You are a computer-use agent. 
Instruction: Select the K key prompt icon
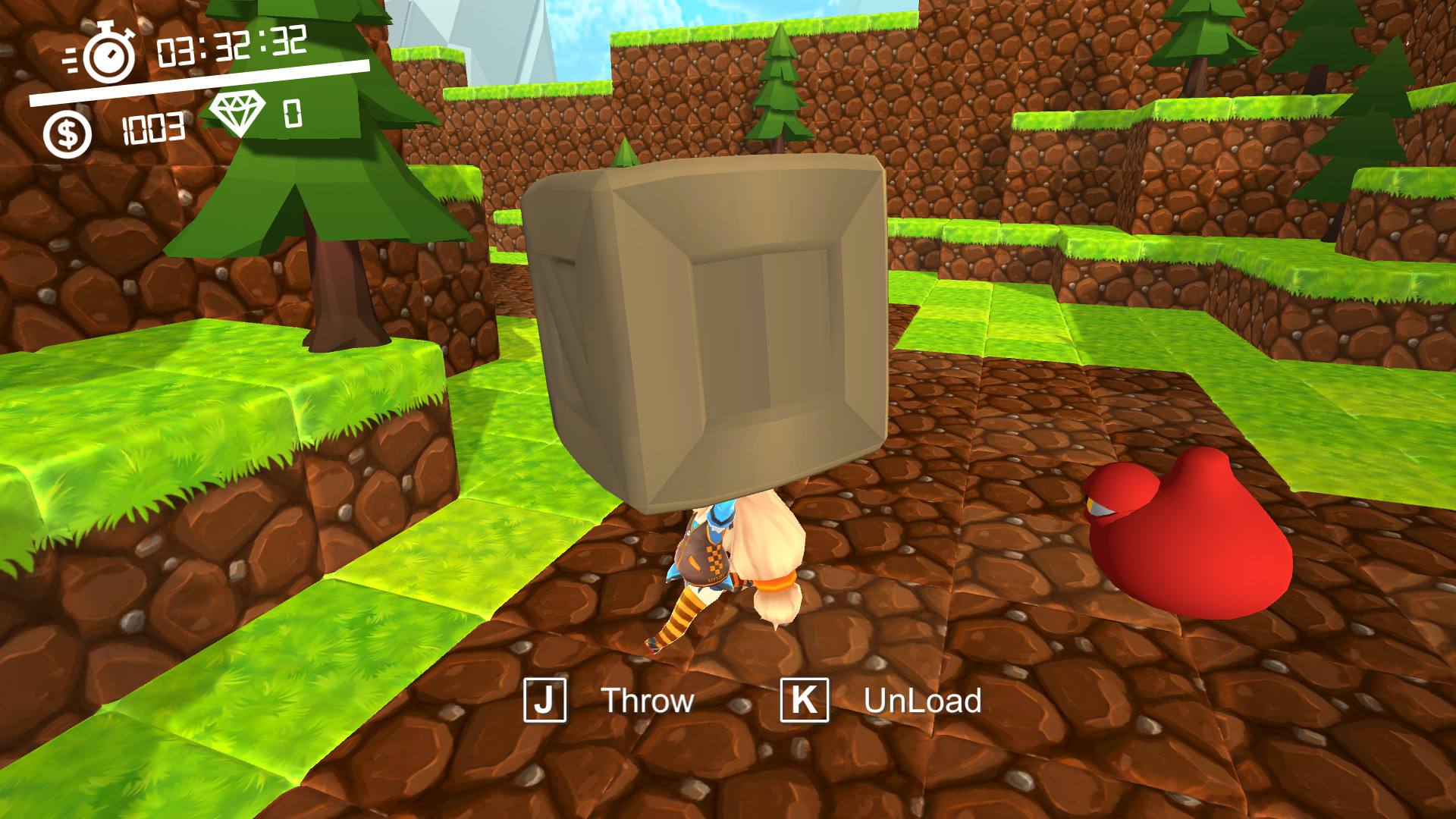[805, 699]
